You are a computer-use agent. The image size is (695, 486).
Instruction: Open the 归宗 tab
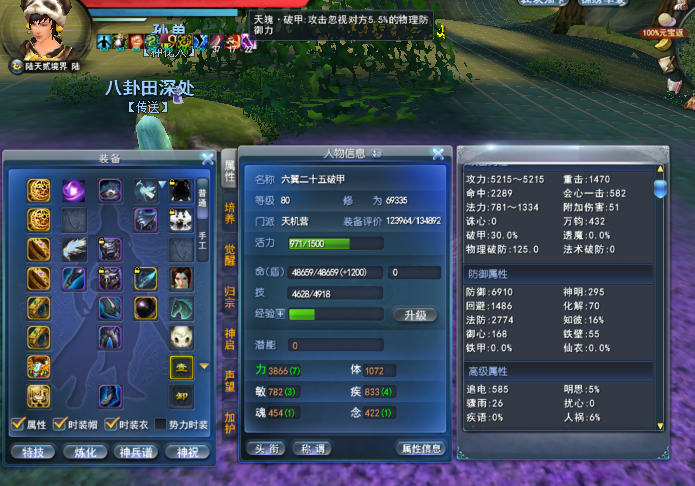[x=229, y=299]
